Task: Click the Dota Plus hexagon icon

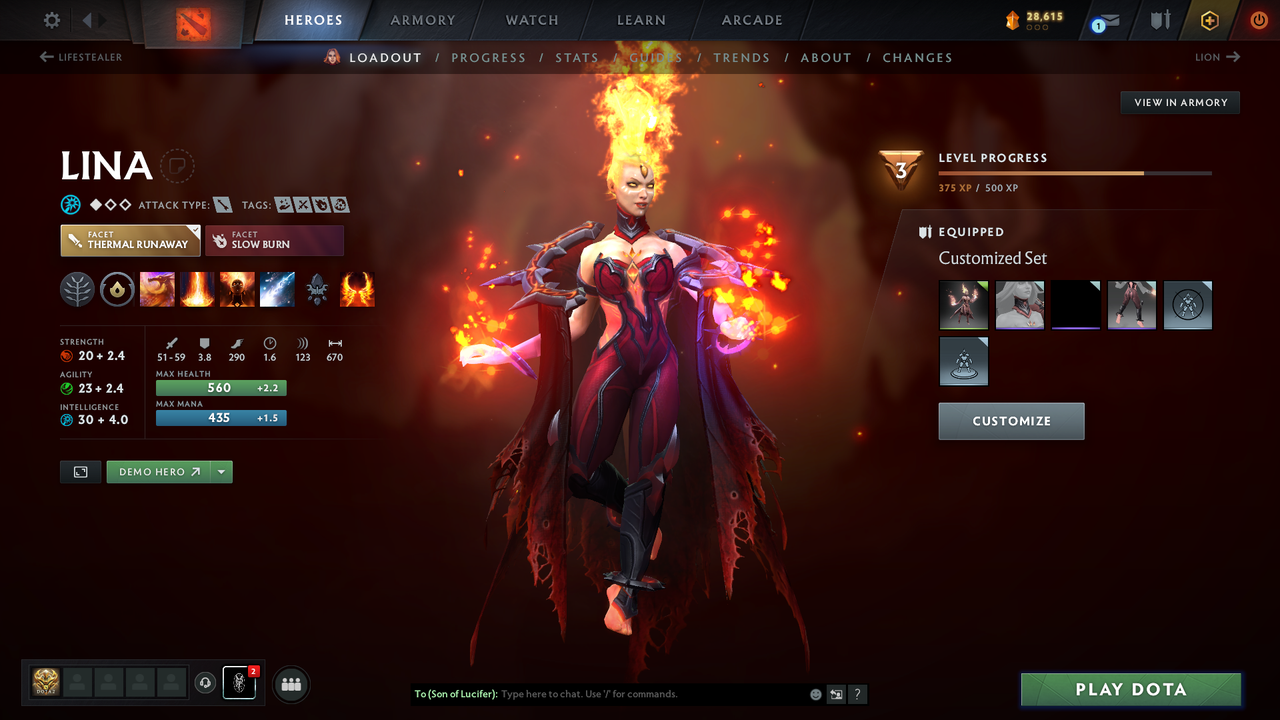Action: coord(1209,19)
